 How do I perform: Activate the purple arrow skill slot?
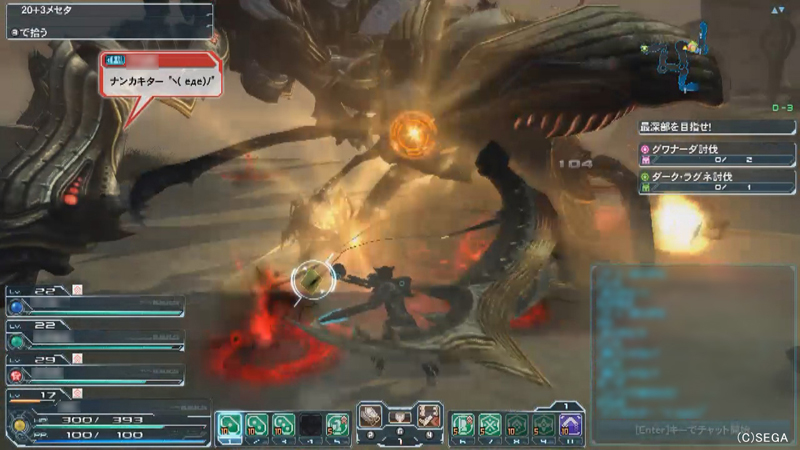tap(571, 424)
